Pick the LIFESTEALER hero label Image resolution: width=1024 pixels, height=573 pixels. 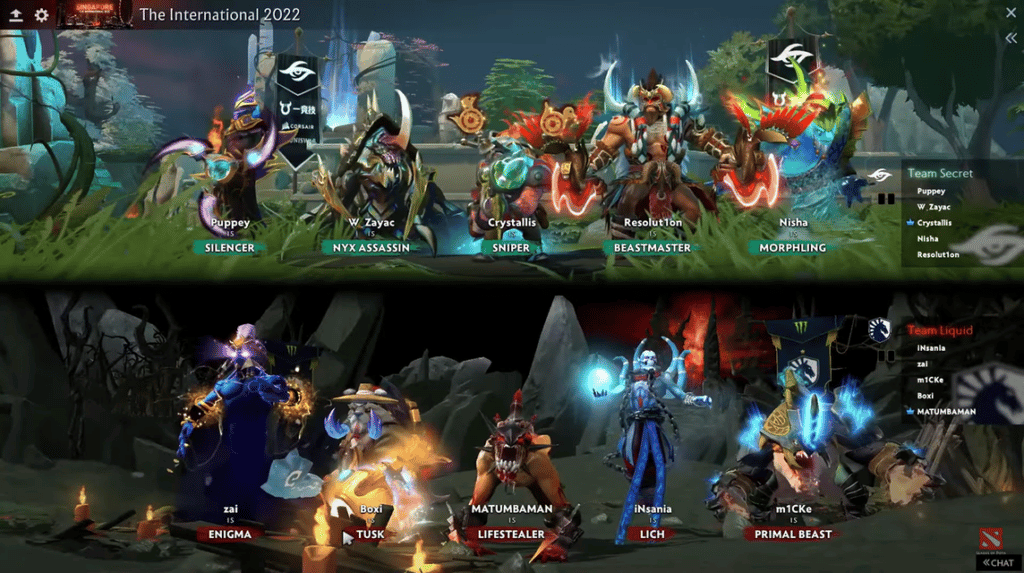coord(512,534)
